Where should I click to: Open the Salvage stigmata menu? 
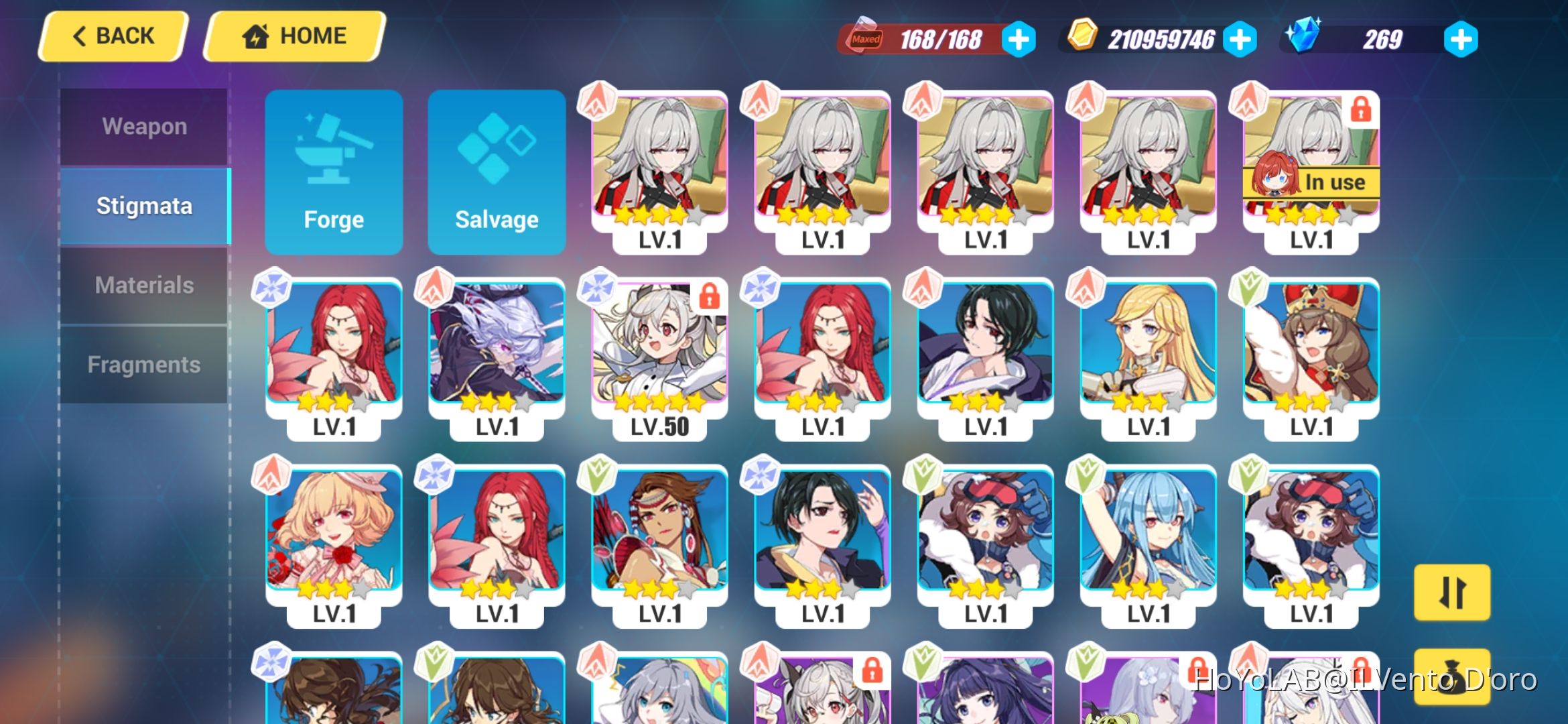pos(497,173)
